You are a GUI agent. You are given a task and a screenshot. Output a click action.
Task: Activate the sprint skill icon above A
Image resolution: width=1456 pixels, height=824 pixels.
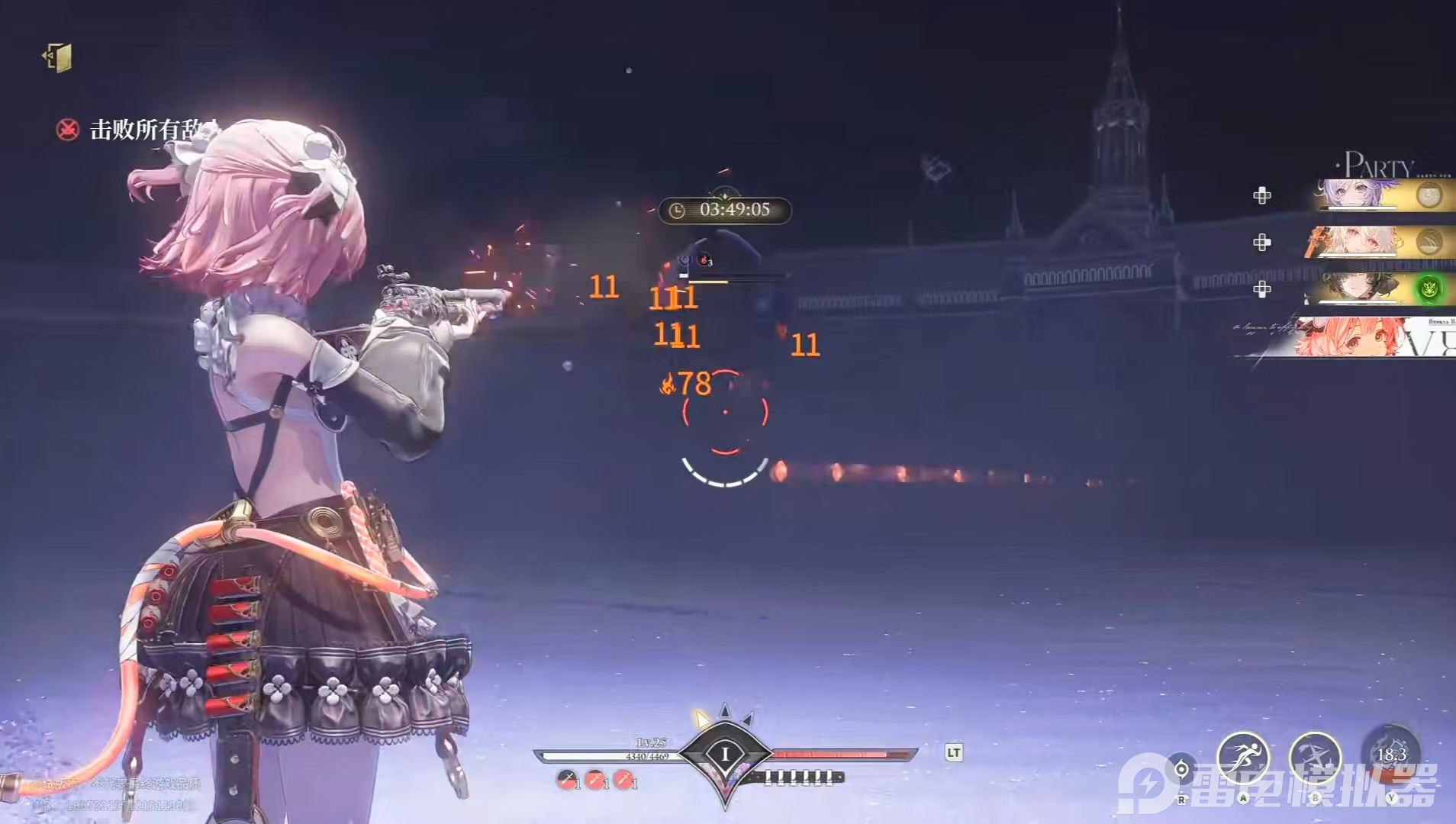[1243, 756]
